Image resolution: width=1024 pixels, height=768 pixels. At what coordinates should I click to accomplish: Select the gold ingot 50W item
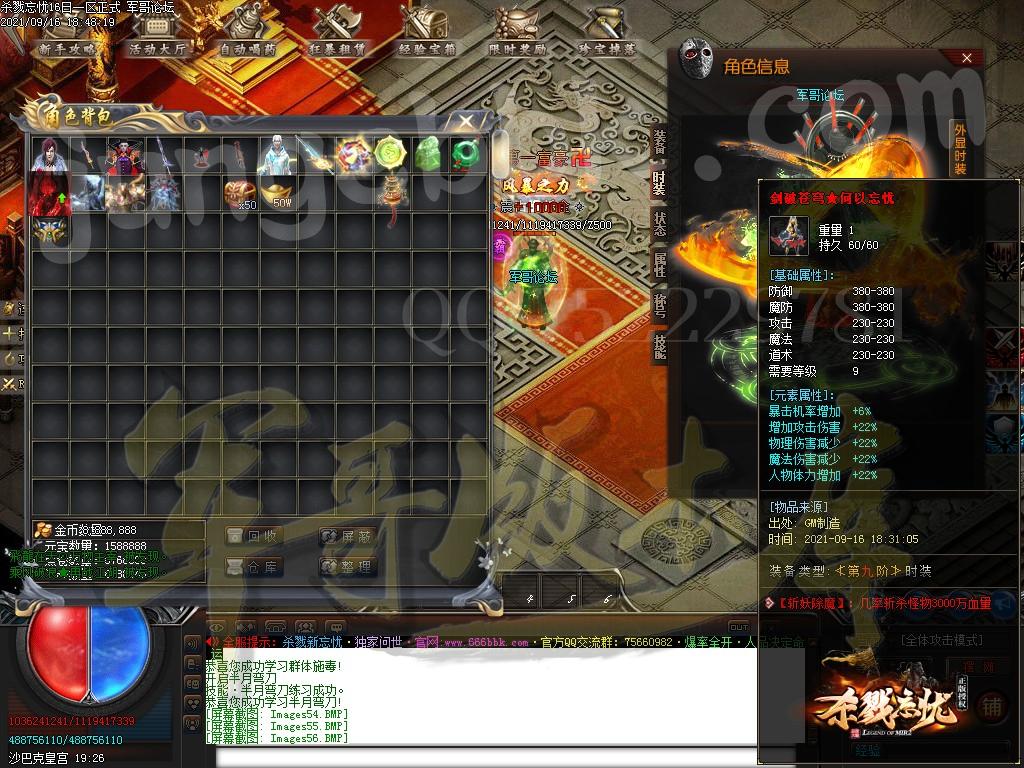click(x=276, y=192)
